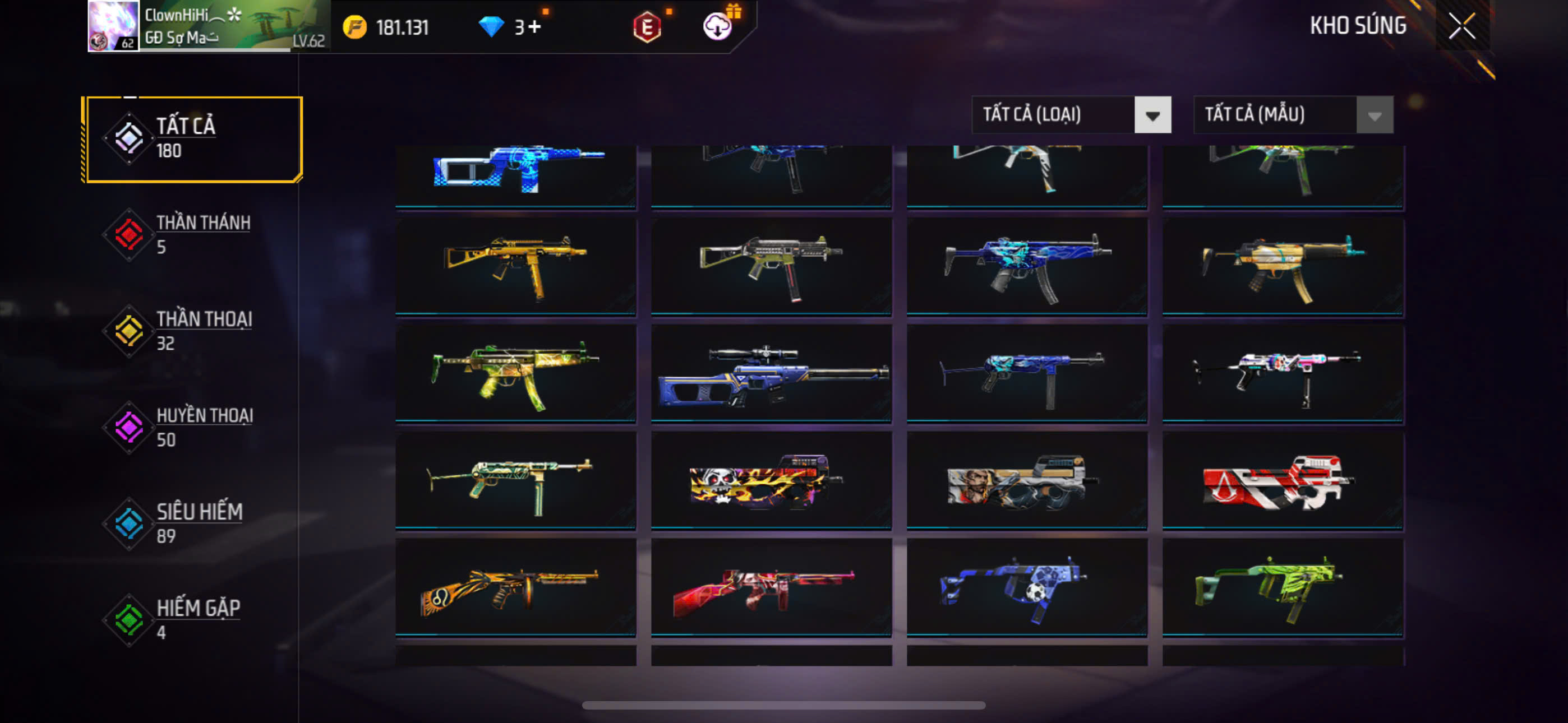Image resolution: width=1568 pixels, height=723 pixels.
Task: Select the red and white P90 skin
Action: [1282, 480]
